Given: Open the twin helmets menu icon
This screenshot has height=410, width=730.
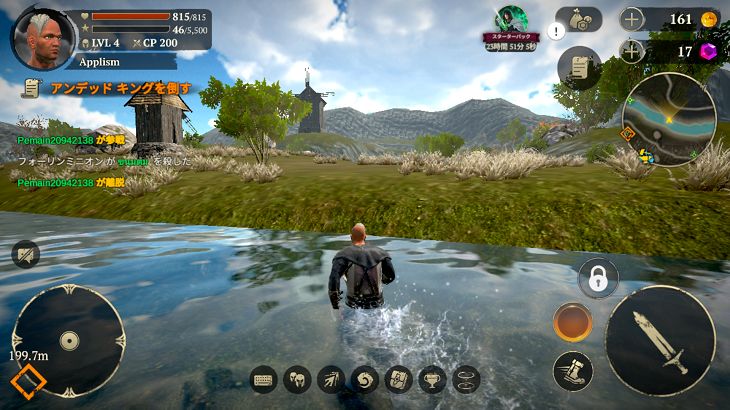Looking at the screenshot, I should pos(298,380).
